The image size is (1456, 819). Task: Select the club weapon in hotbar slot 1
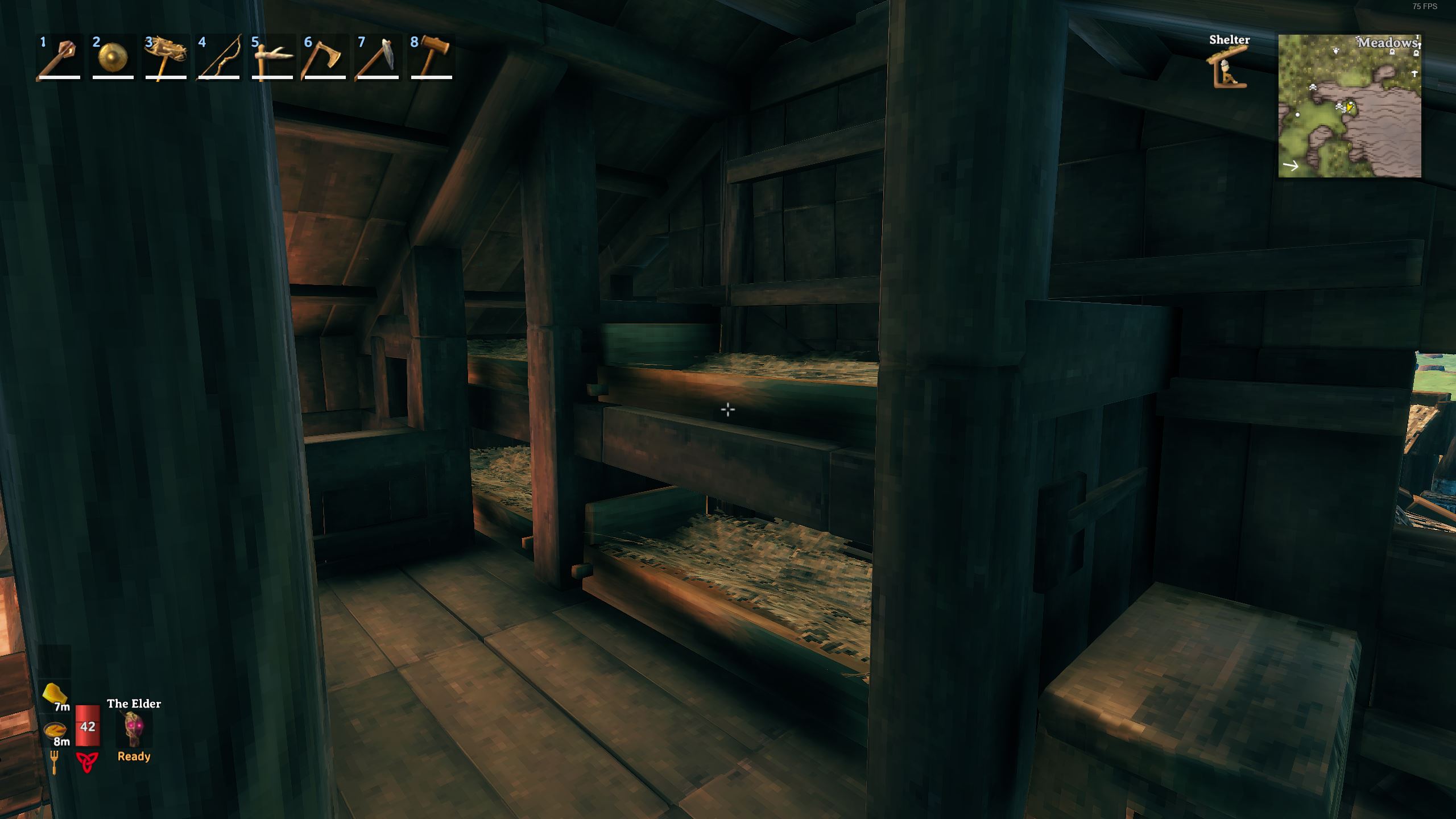point(59,57)
